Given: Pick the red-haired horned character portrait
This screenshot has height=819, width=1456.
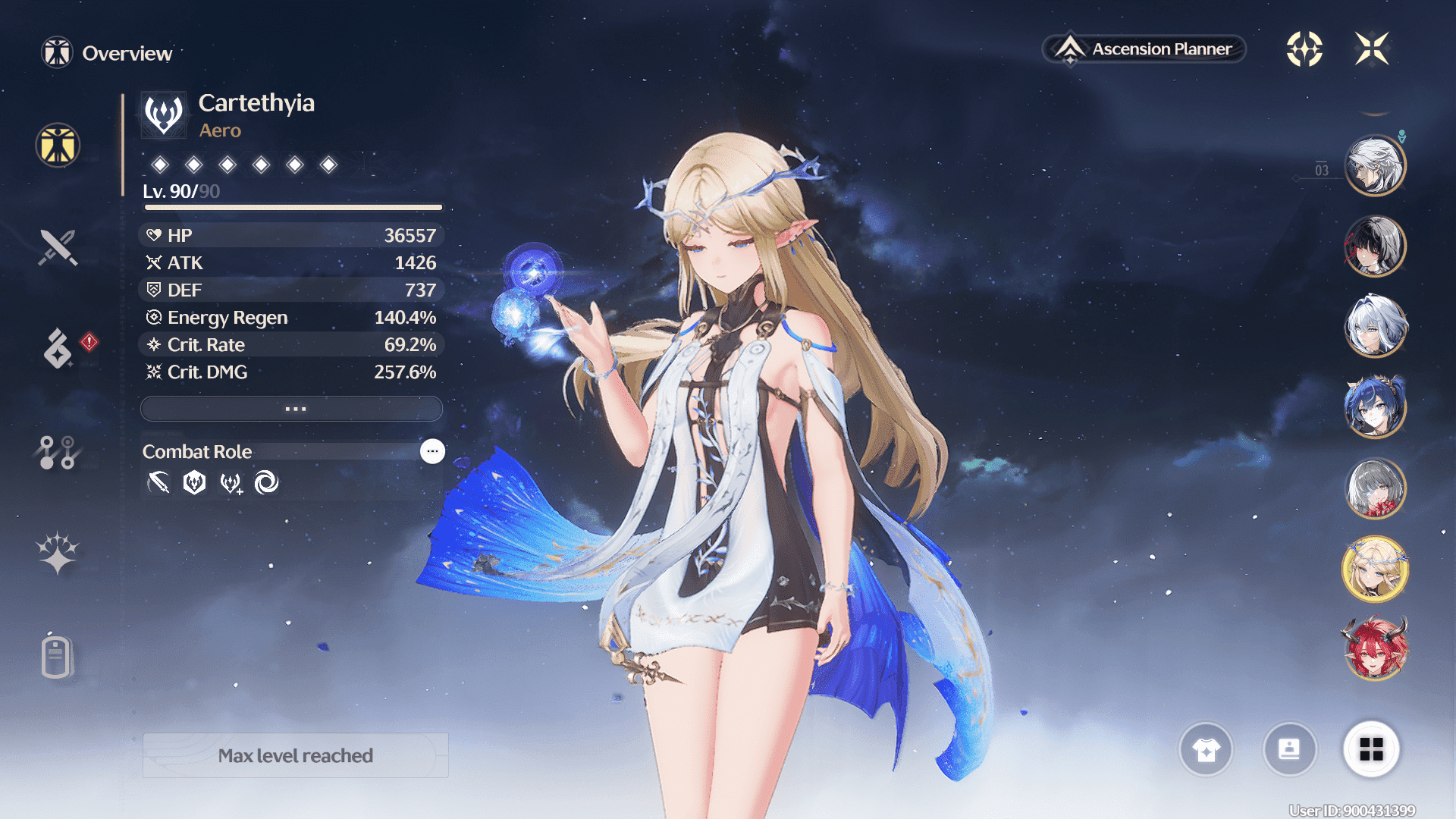Looking at the screenshot, I should 1375,649.
